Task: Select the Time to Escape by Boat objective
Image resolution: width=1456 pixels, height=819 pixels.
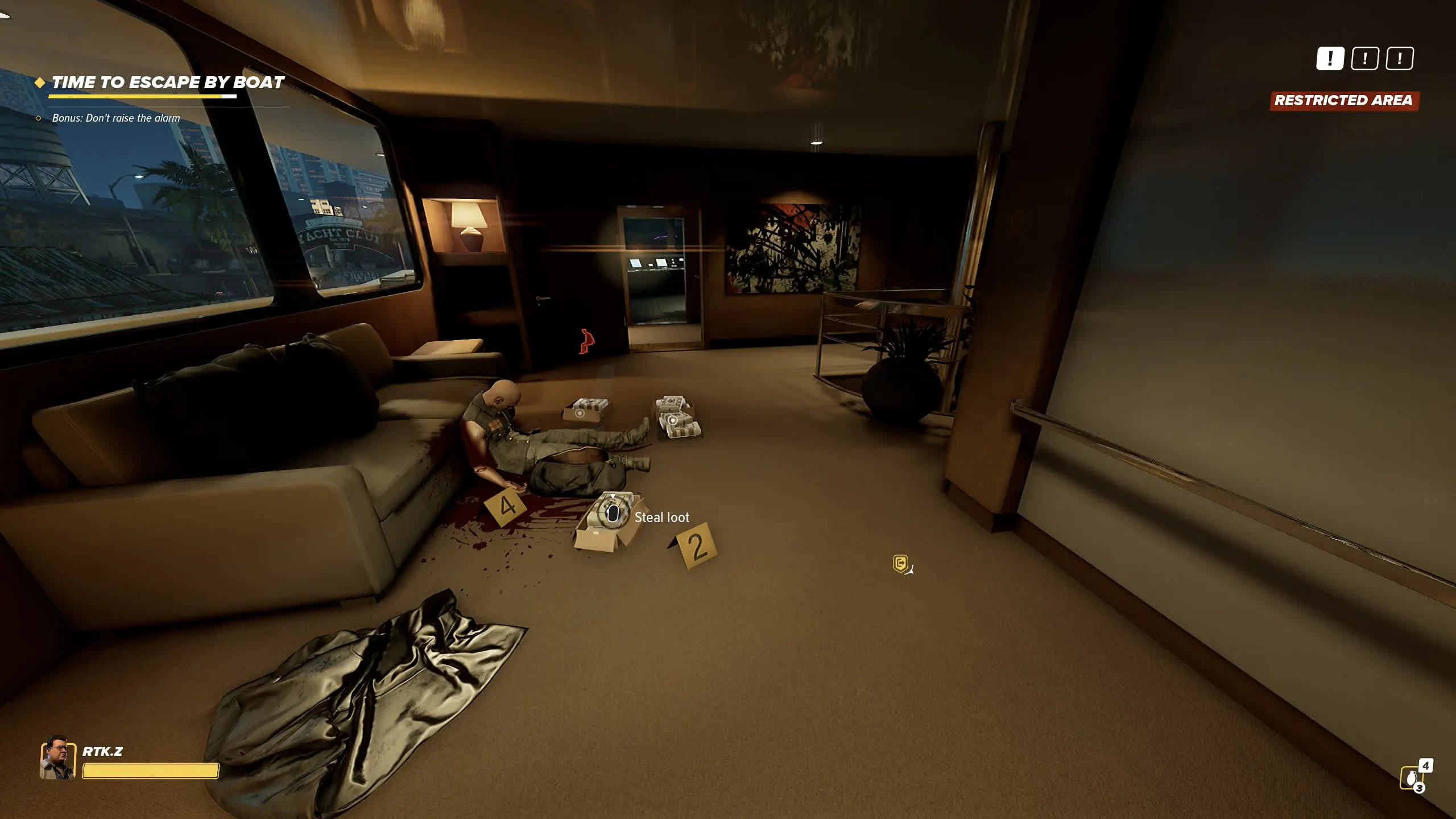Action: pos(167,83)
